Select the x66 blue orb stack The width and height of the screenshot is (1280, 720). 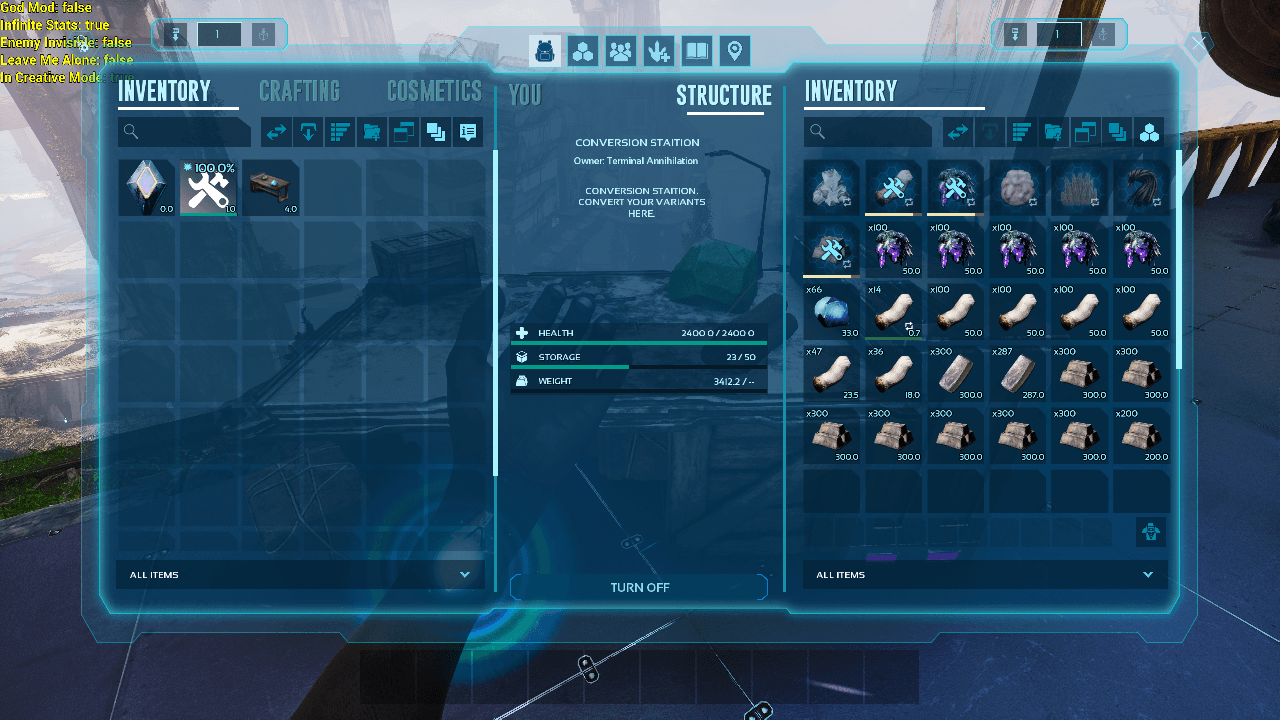click(x=832, y=312)
